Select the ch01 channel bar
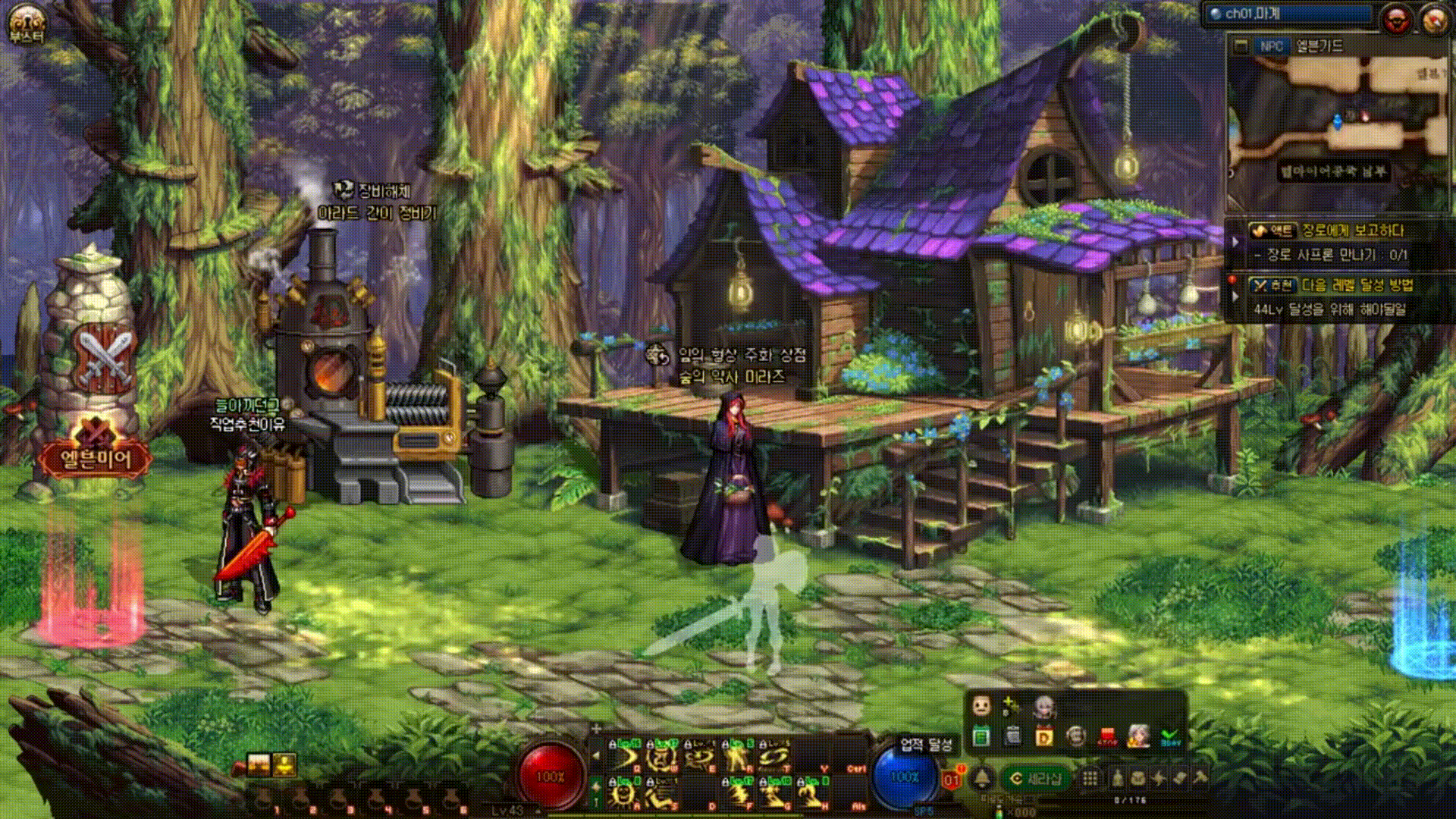This screenshot has height=819, width=1456. click(1289, 14)
